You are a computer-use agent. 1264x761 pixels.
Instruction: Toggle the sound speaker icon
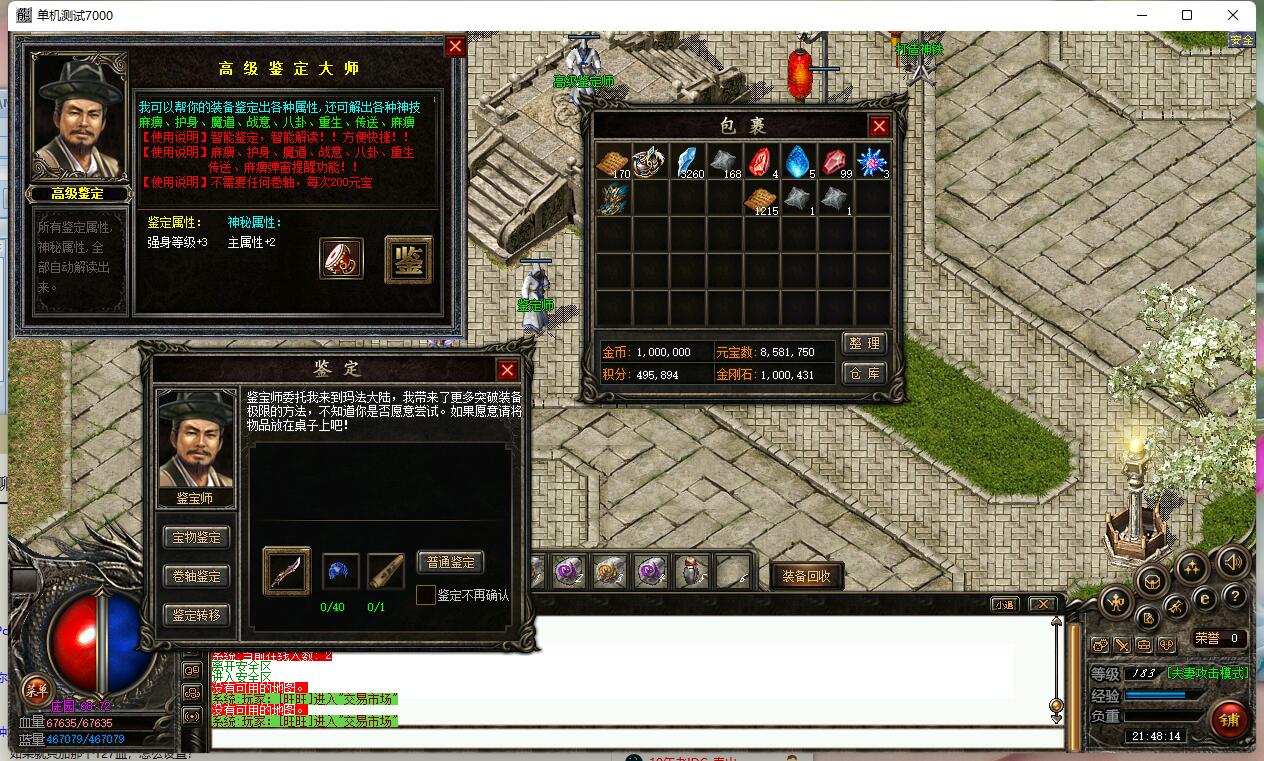tap(1233, 564)
